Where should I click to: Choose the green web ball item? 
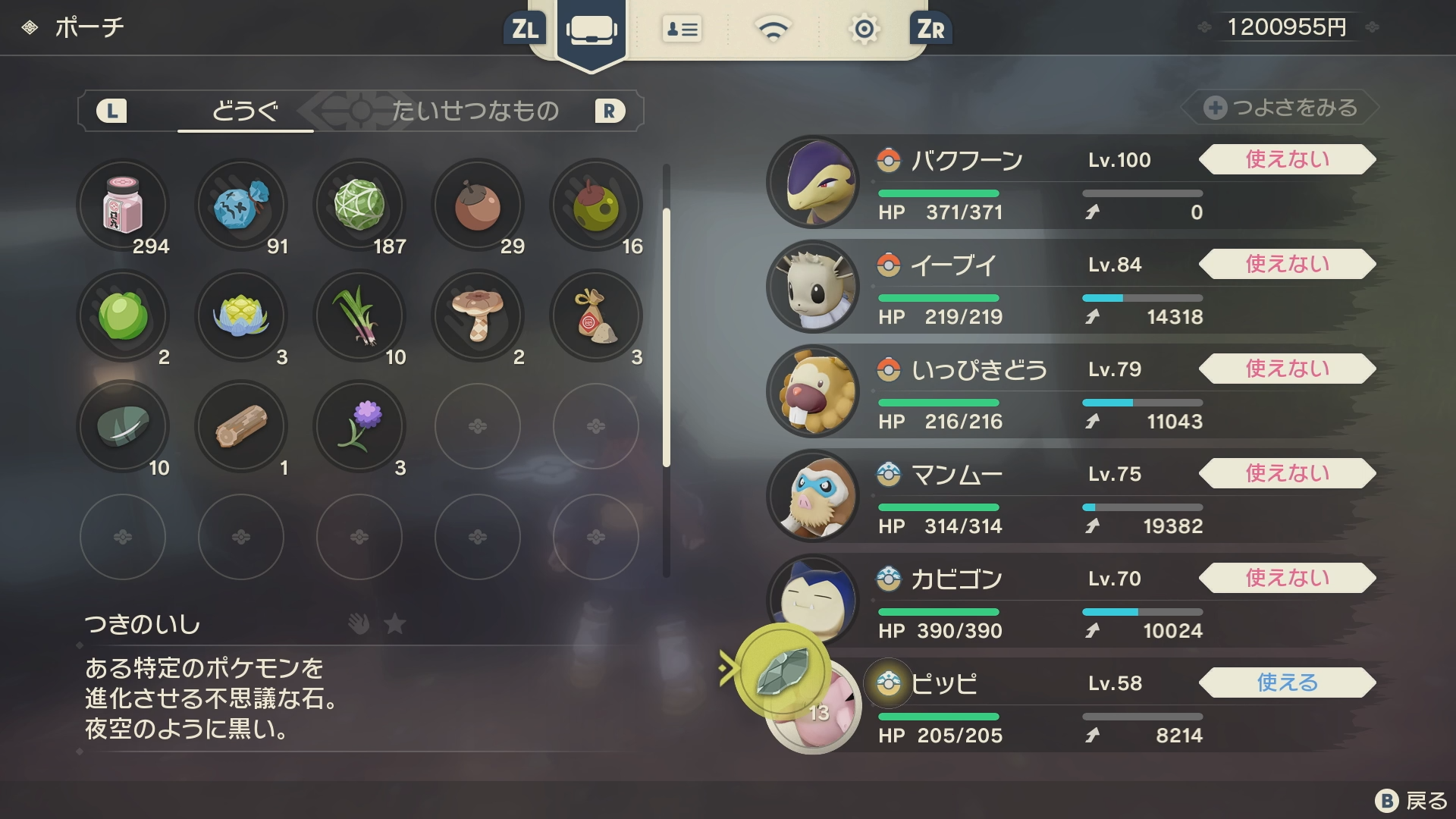359,205
